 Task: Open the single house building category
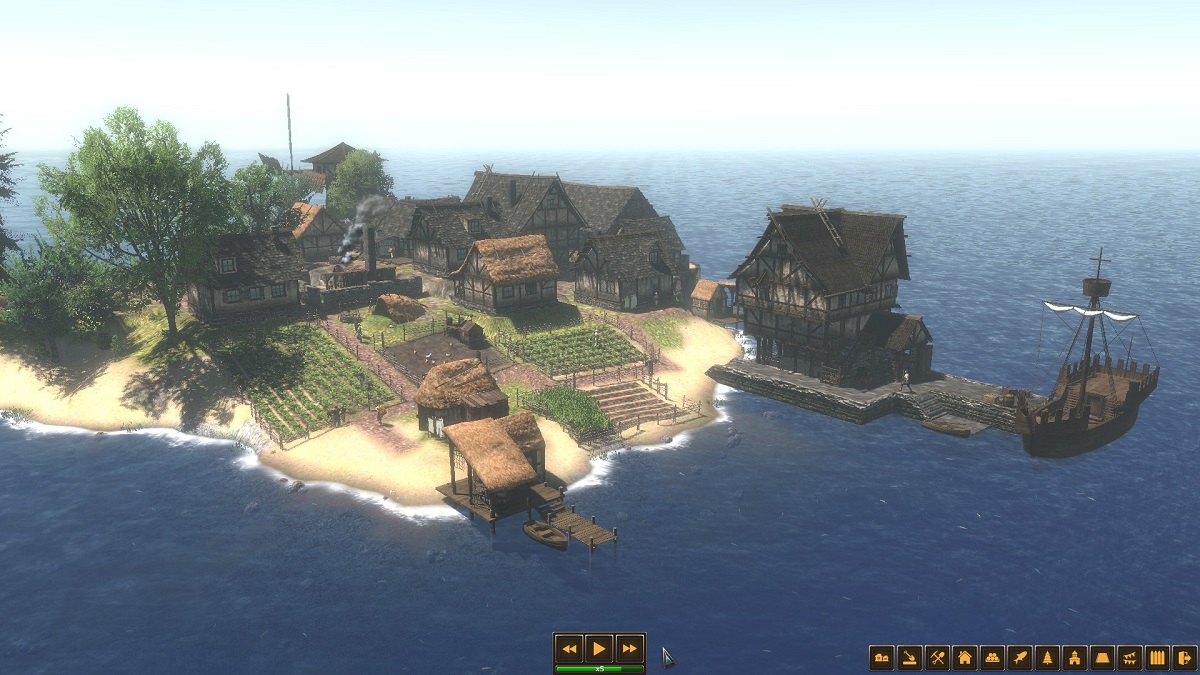(x=964, y=657)
